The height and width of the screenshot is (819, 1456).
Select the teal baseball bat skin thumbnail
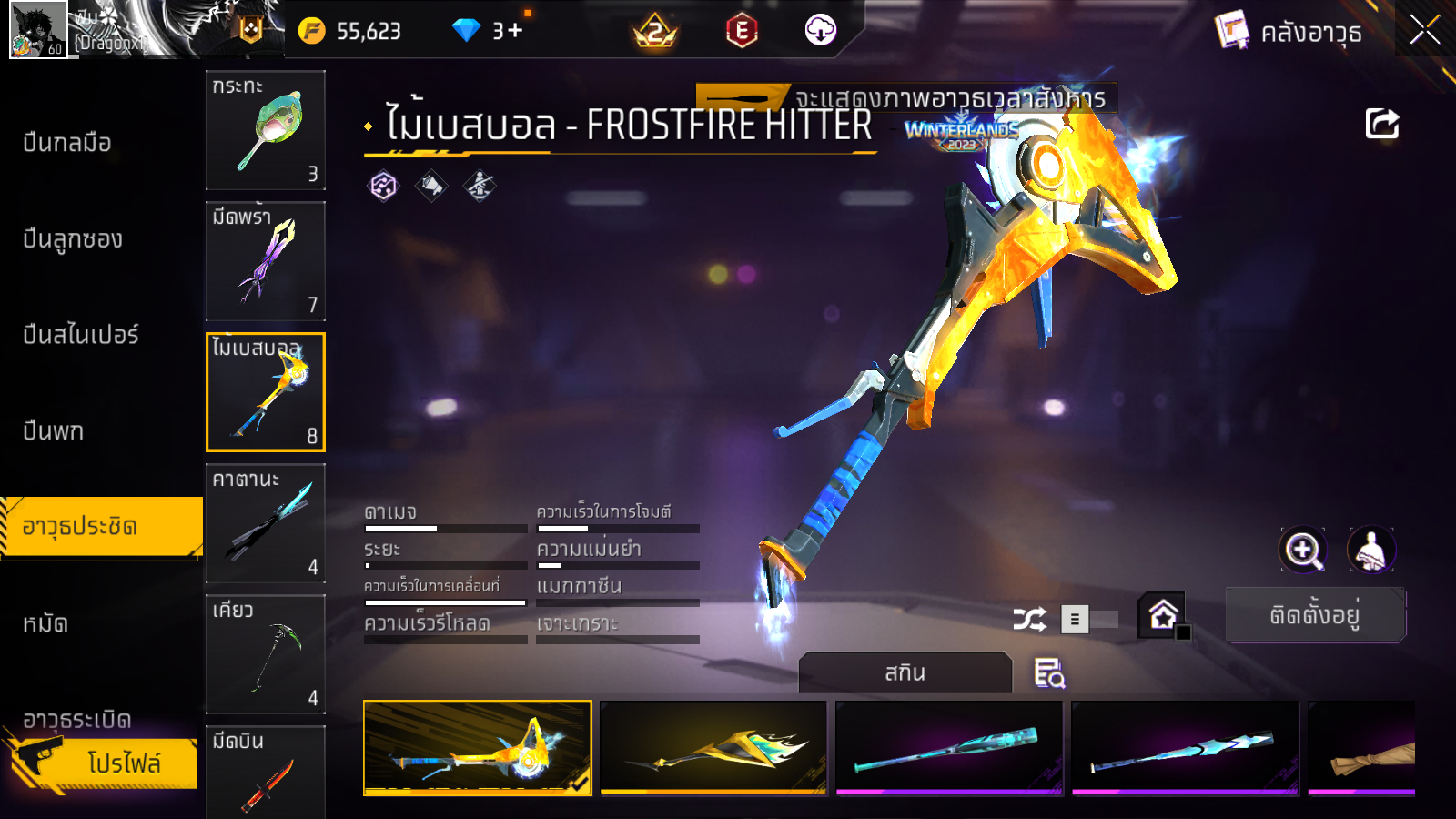coord(948,747)
